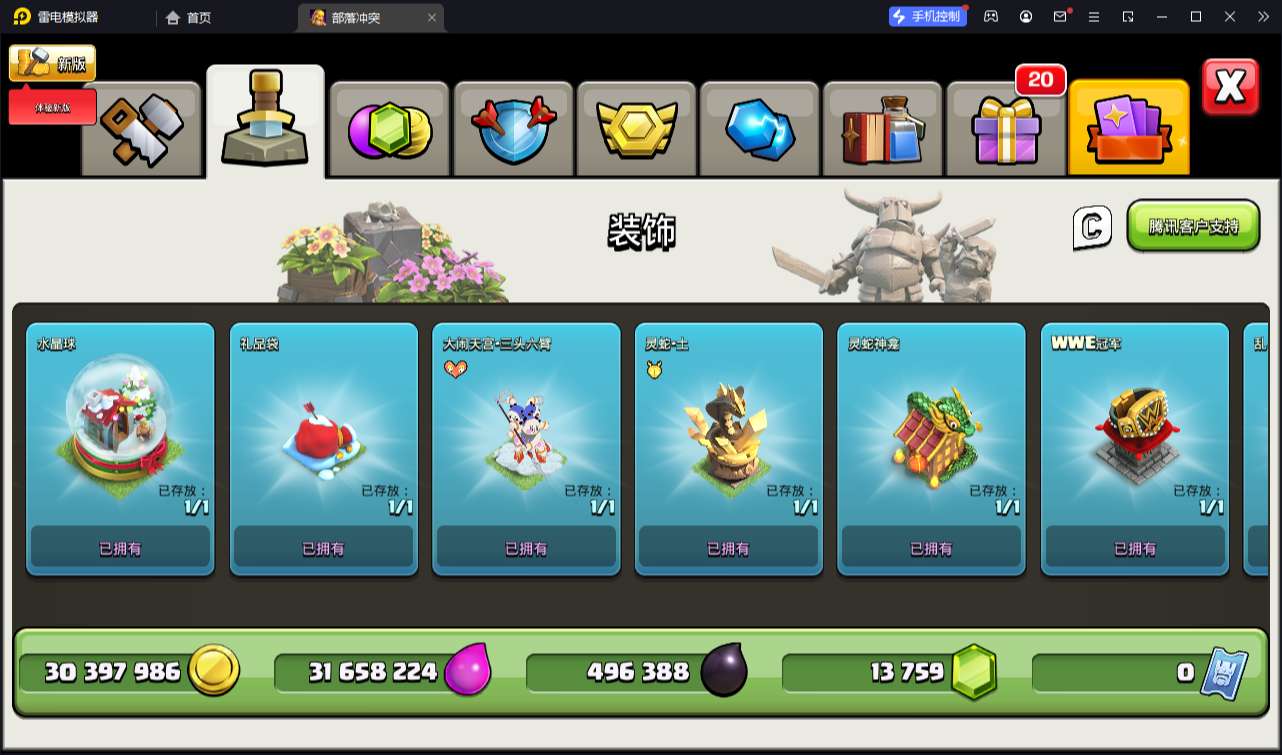This screenshot has width=1282, height=755.
Task: Switch to the book and potion tab
Action: 882,130
